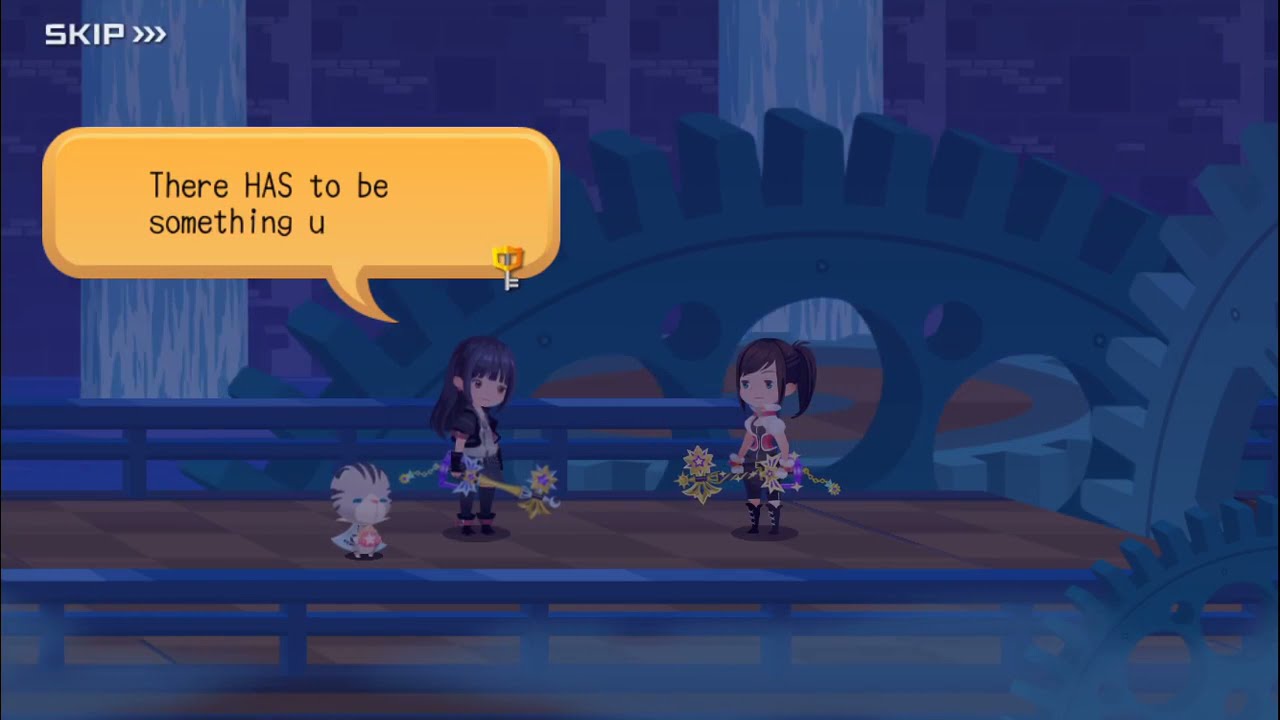Tap the orange dialogue speech bubble

click(x=300, y=204)
